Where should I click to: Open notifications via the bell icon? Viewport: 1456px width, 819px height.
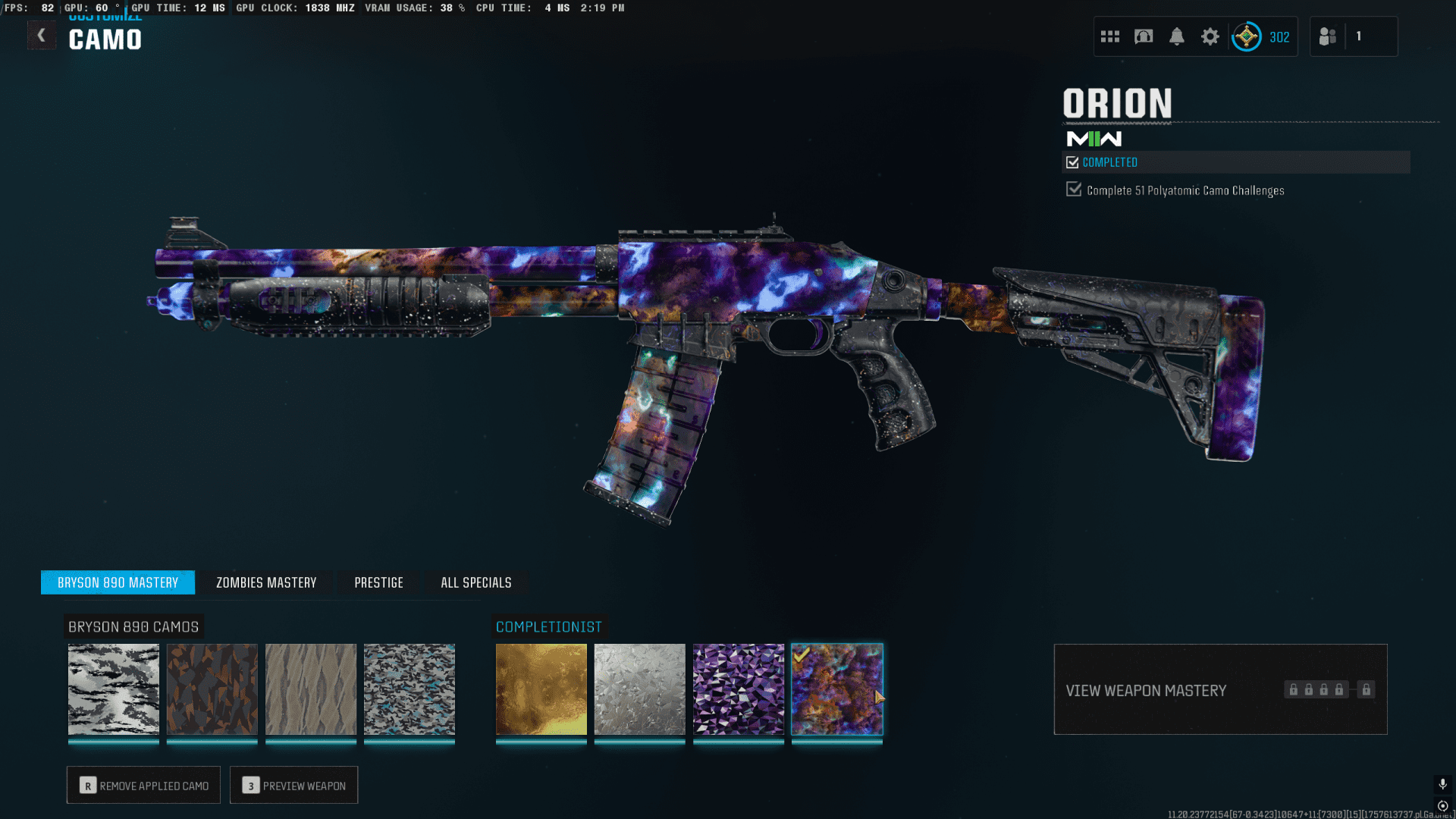coord(1177,36)
